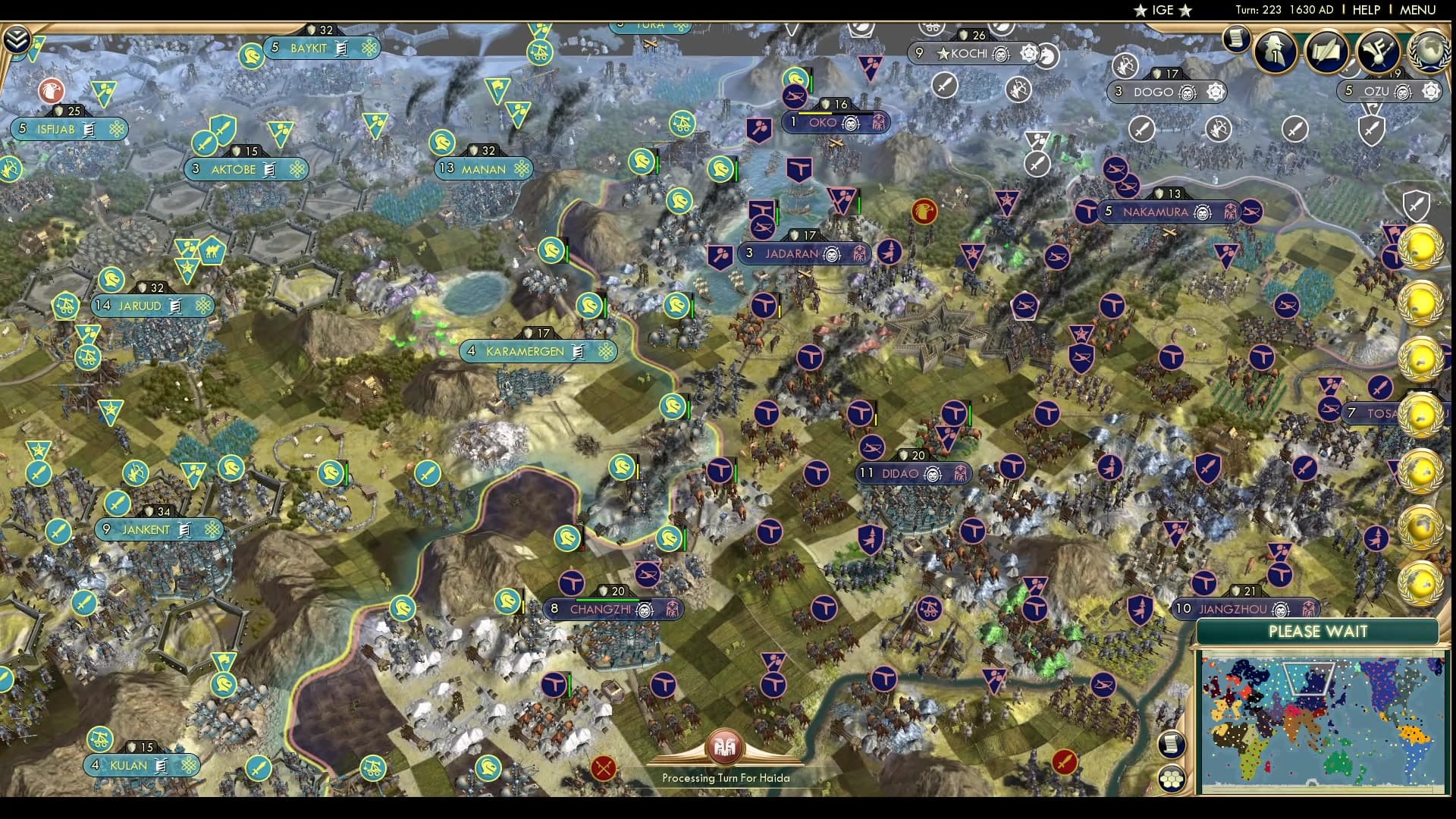The height and width of the screenshot is (819, 1456).
Task: Open the MENU in the top bar
Action: point(1417,10)
